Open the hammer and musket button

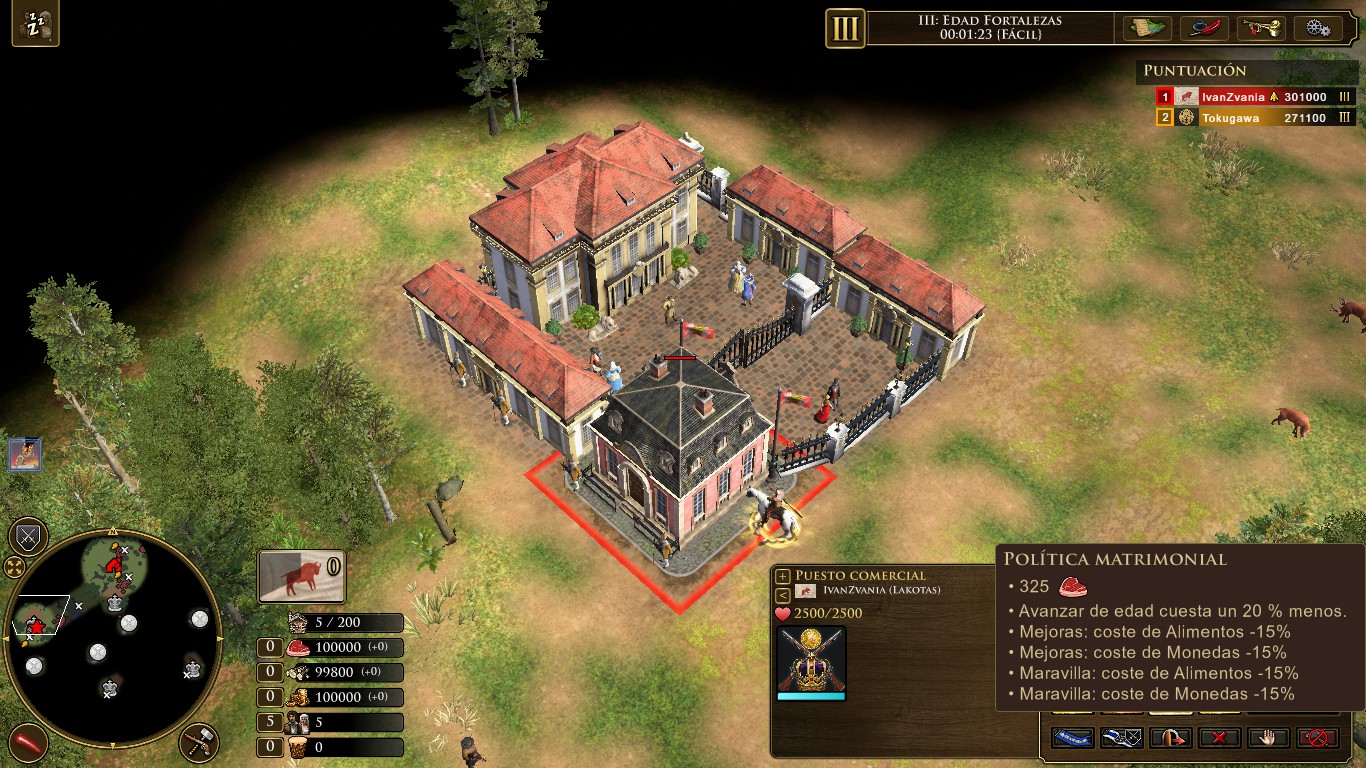199,743
